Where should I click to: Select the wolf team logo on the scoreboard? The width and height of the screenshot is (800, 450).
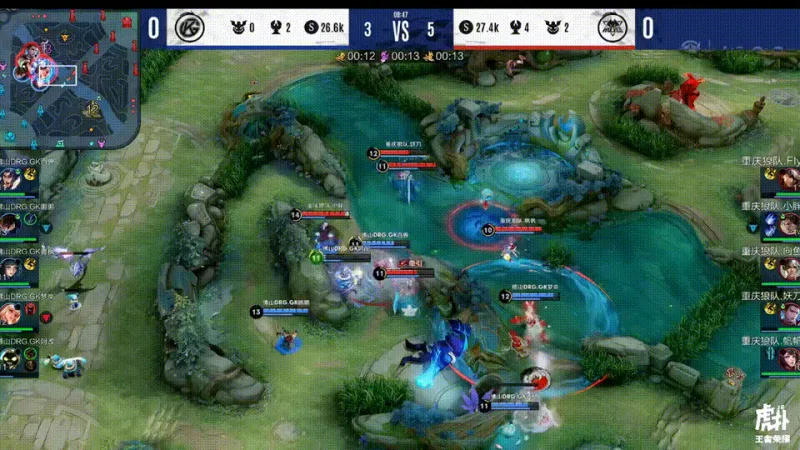[613, 27]
